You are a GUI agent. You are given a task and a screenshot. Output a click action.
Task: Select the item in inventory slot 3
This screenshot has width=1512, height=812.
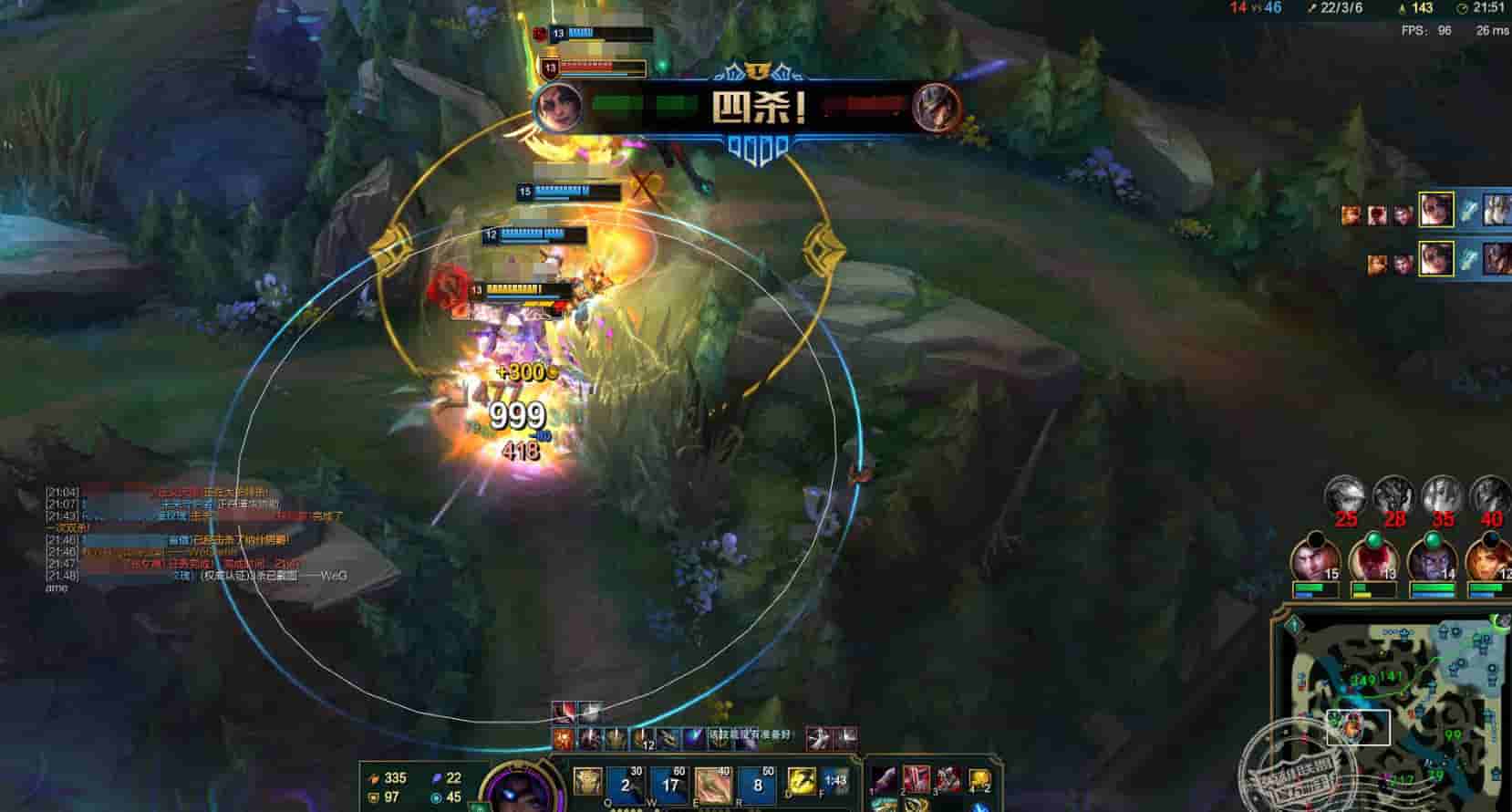click(948, 781)
